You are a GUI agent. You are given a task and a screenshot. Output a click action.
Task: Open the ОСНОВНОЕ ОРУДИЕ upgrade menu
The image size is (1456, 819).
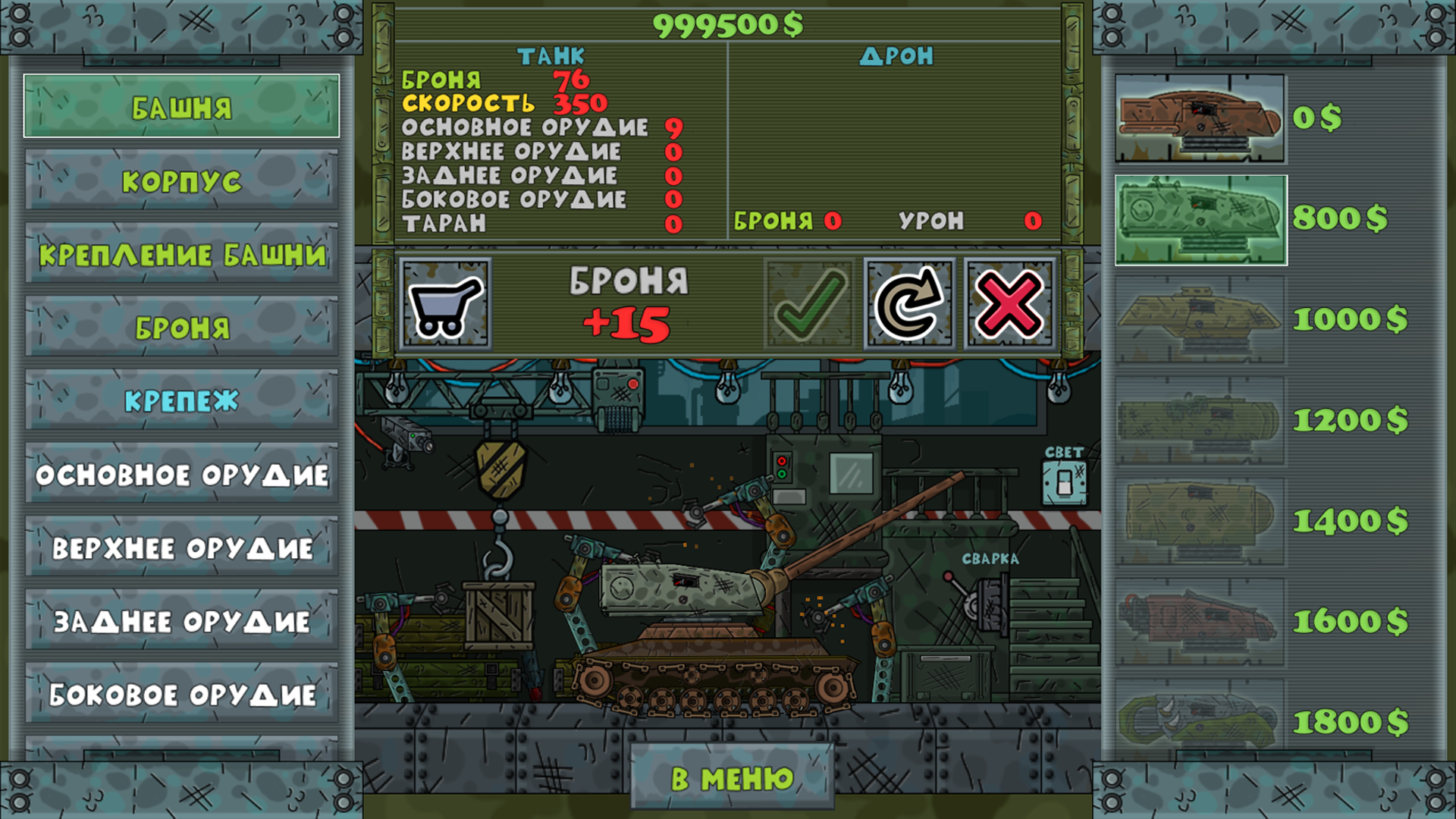(180, 475)
